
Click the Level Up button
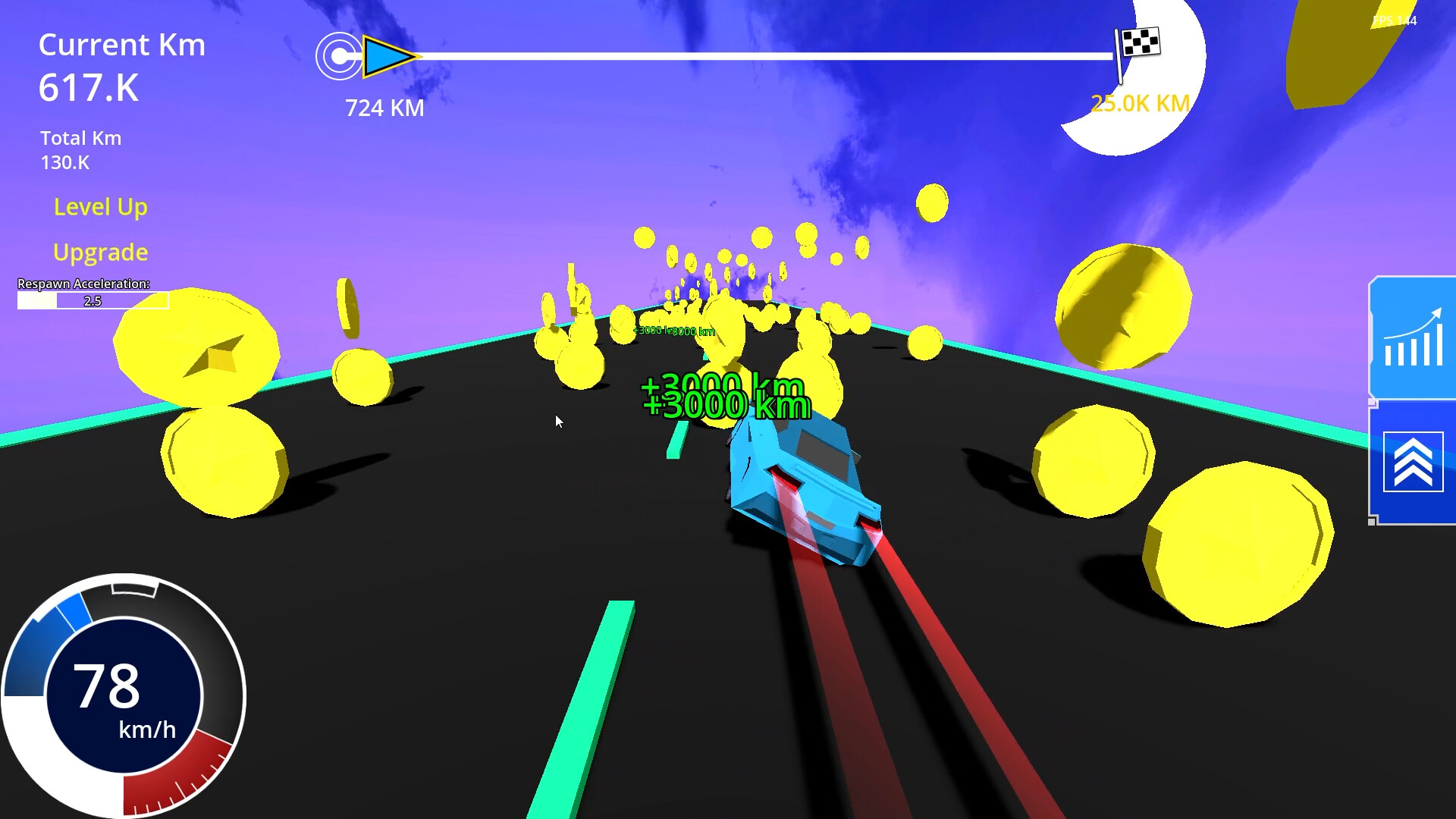point(100,207)
